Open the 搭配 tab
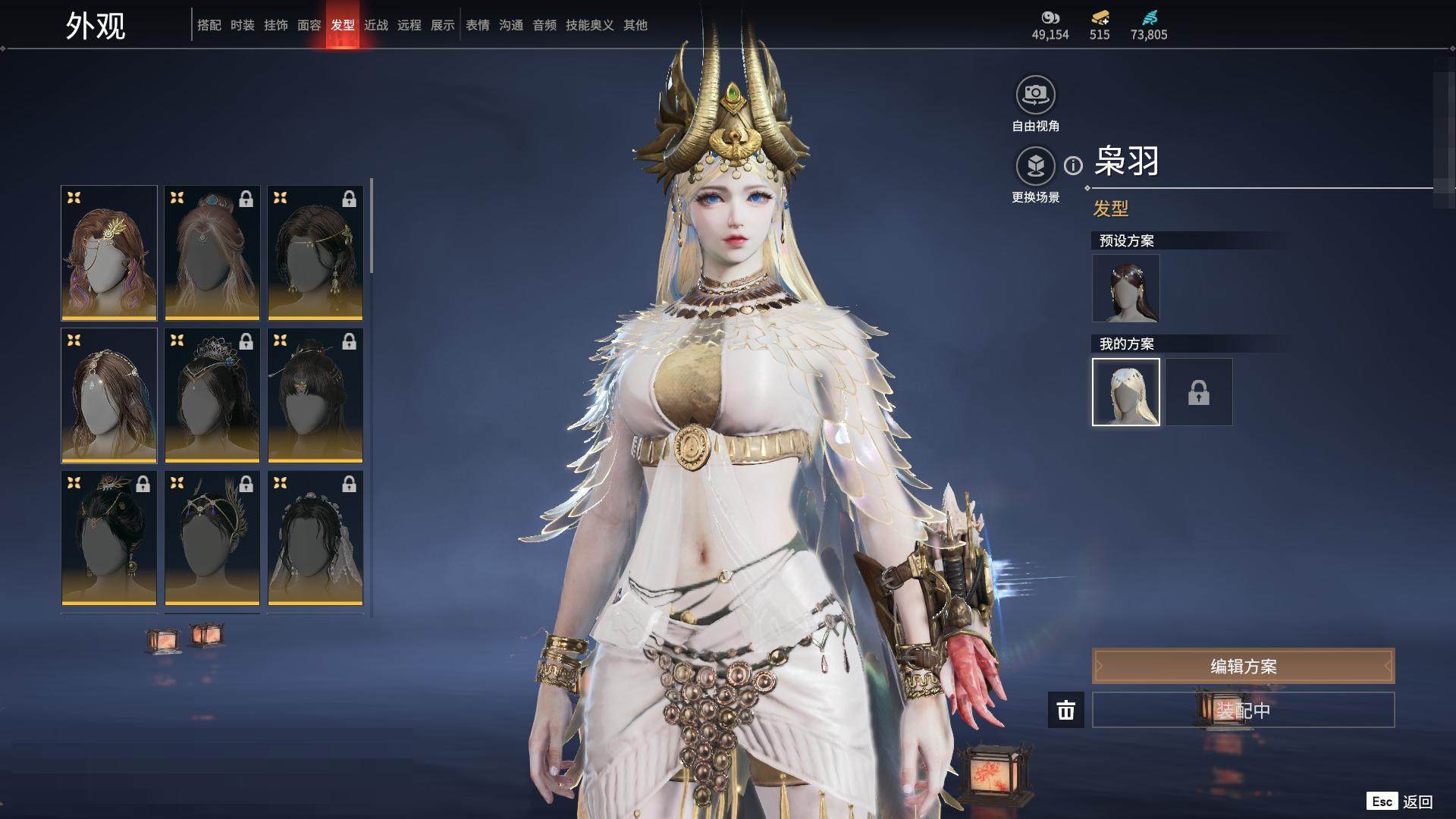The width and height of the screenshot is (1456, 819). tap(209, 25)
